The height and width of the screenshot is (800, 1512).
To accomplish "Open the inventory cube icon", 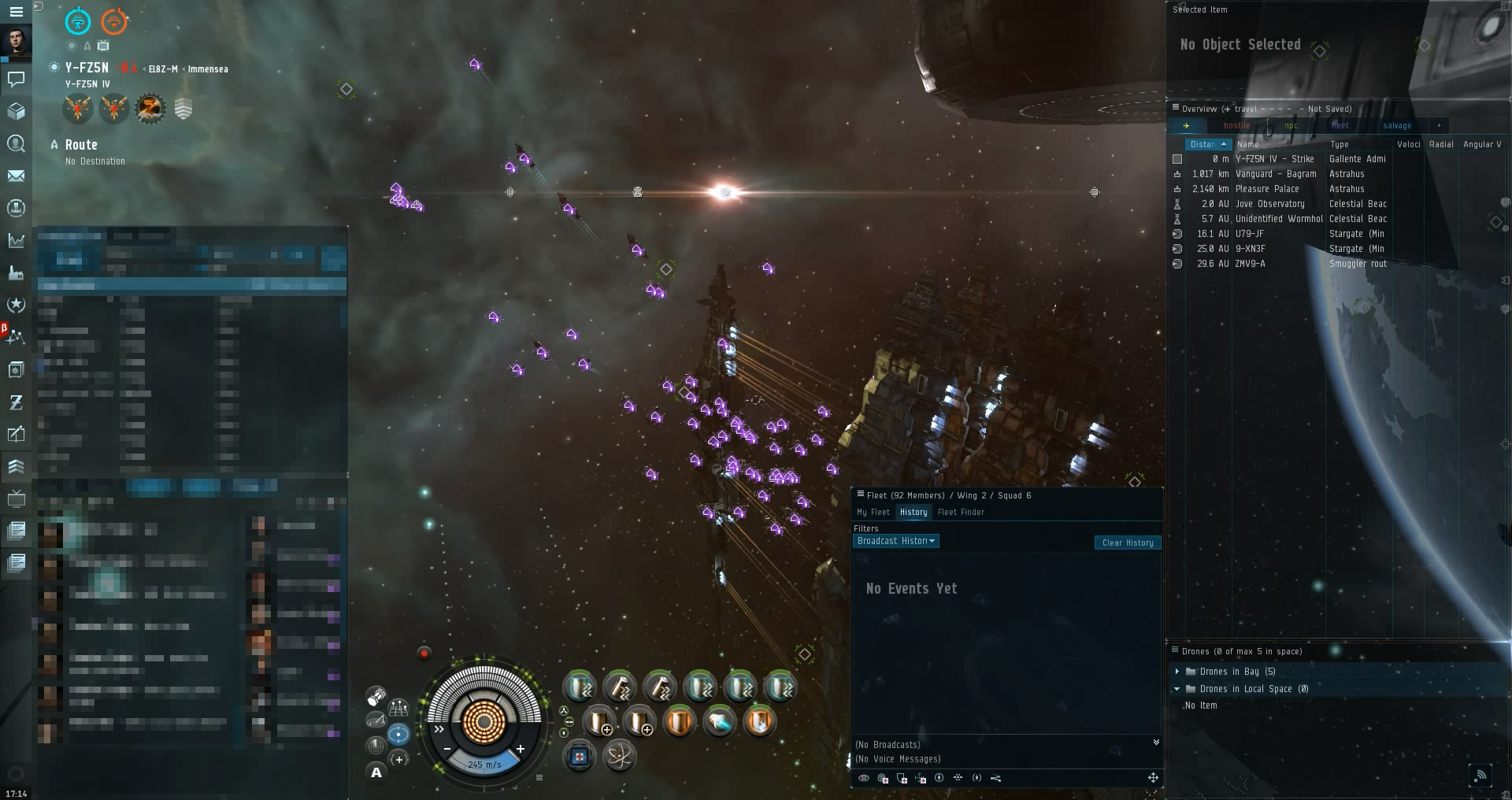I will (x=16, y=111).
